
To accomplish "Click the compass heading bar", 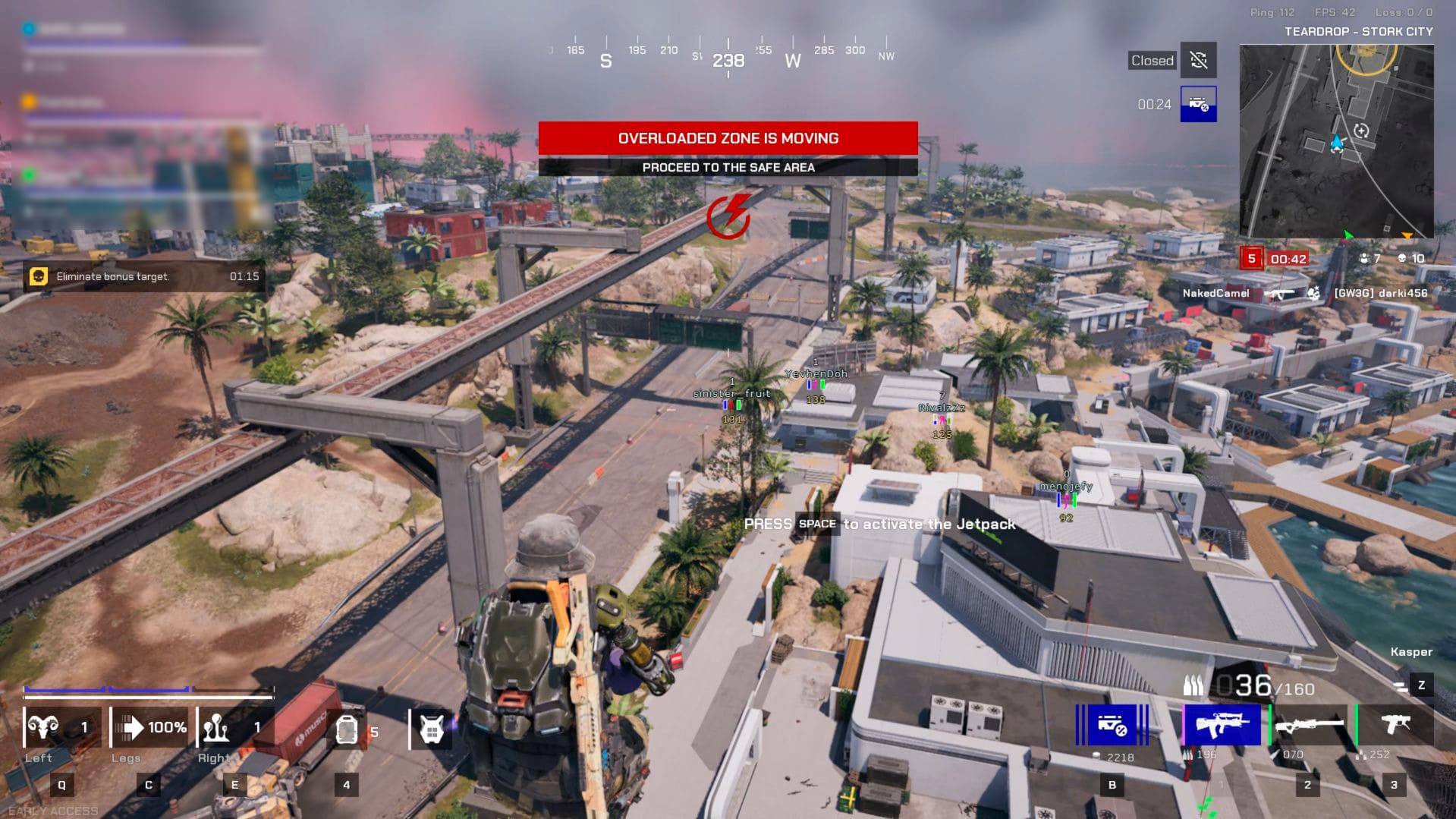I will pos(728,55).
